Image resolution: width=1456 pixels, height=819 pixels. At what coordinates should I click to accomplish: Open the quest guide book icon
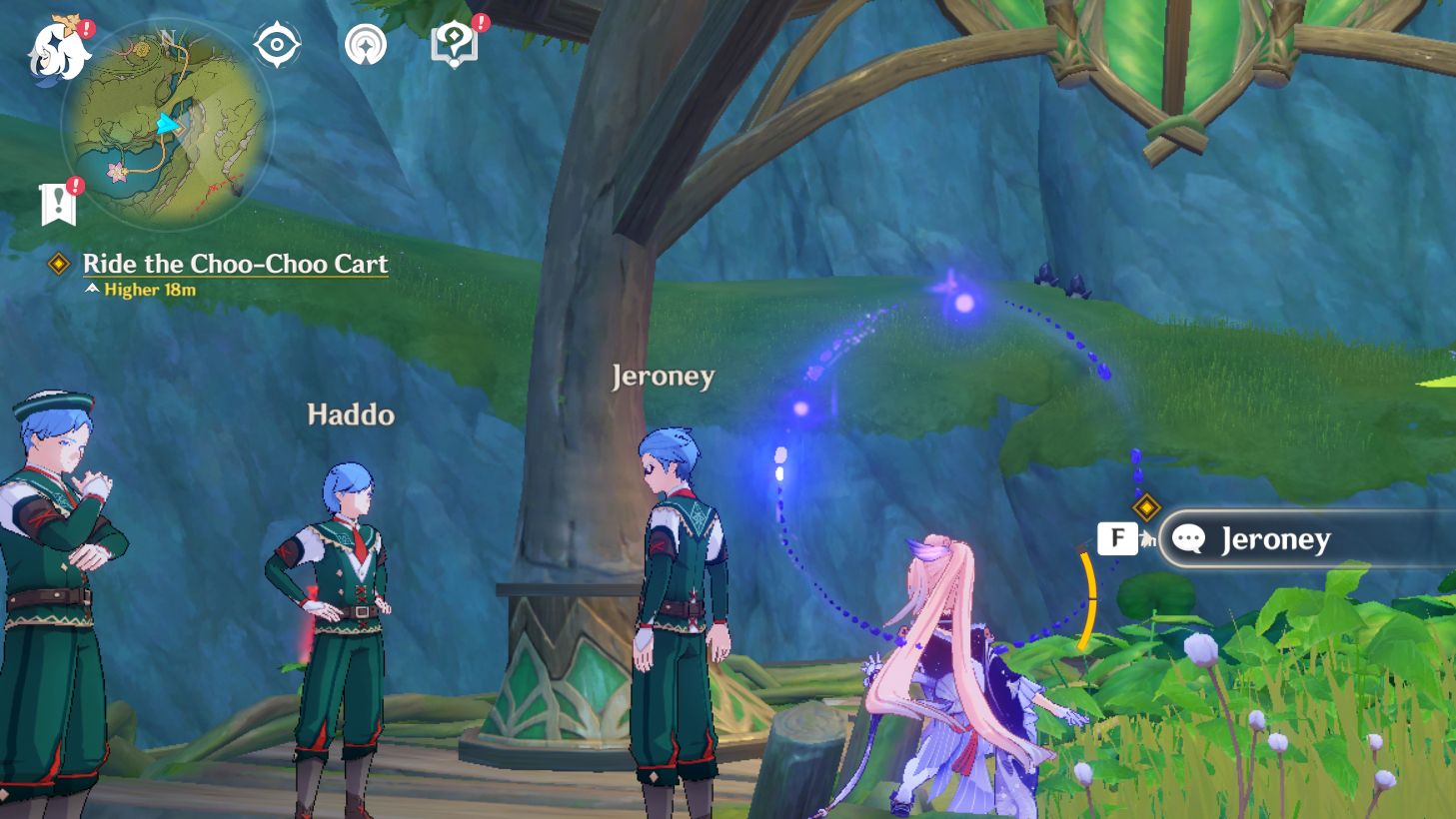point(455,44)
